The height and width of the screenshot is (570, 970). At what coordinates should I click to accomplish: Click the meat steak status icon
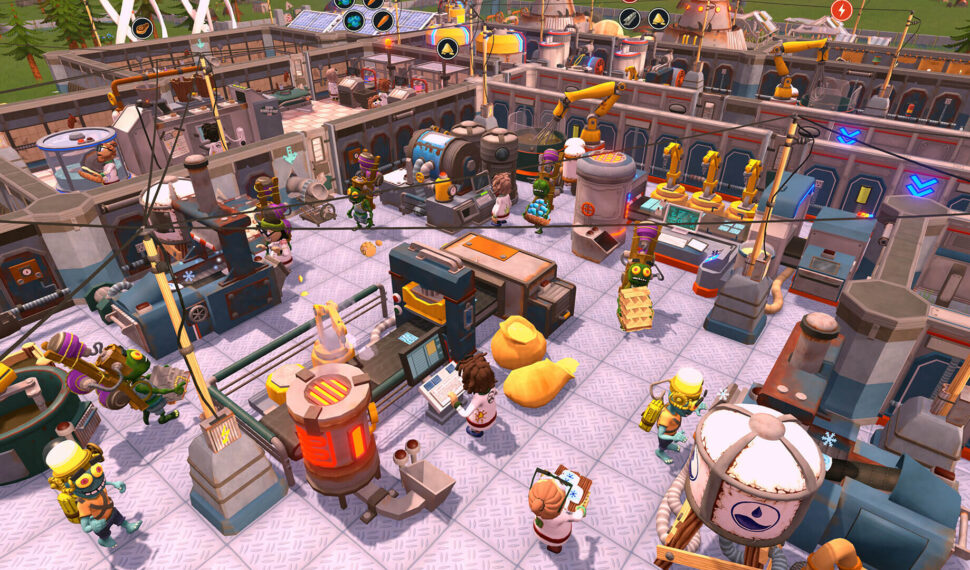click(142, 27)
